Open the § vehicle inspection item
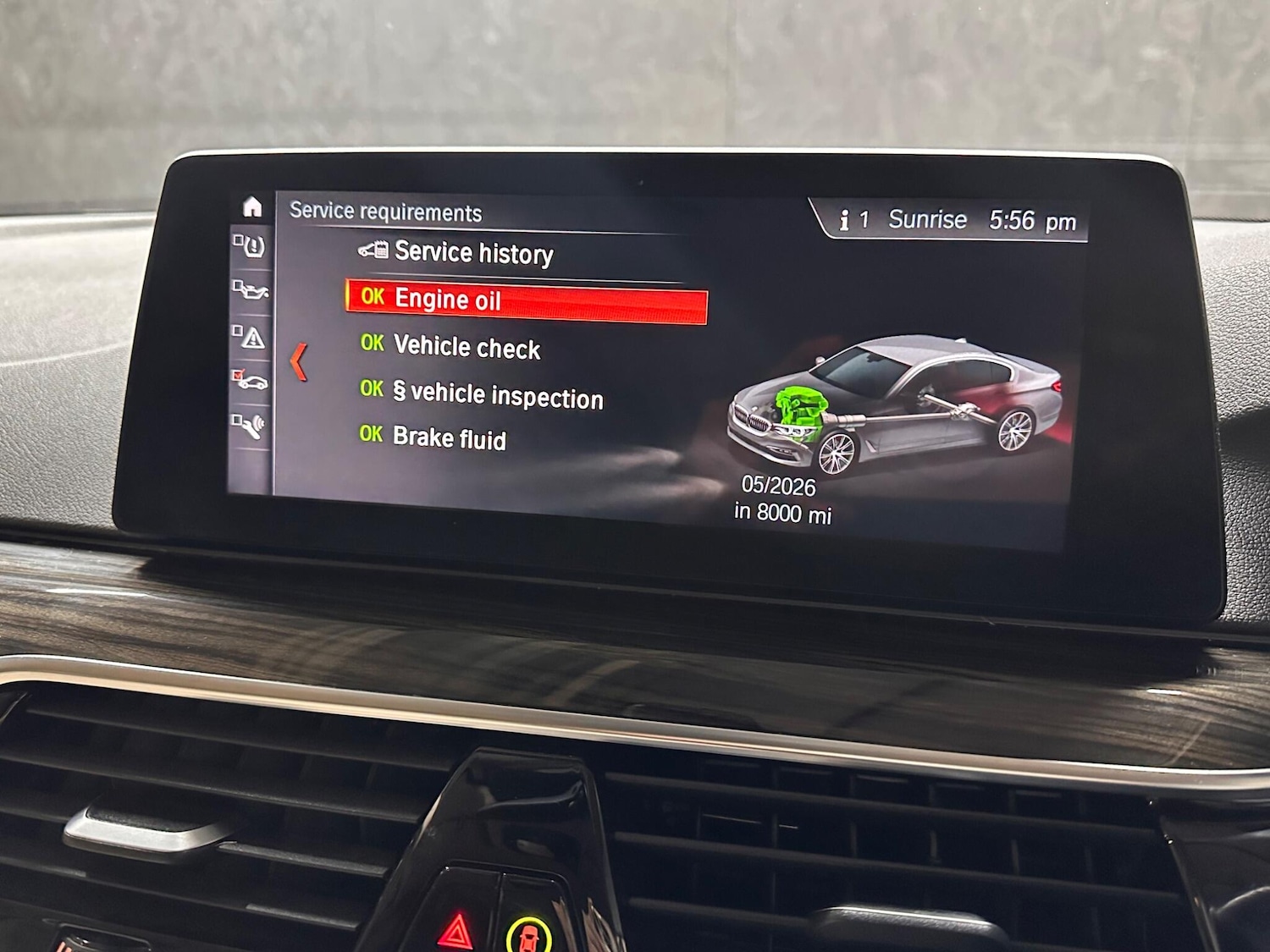 (497, 395)
